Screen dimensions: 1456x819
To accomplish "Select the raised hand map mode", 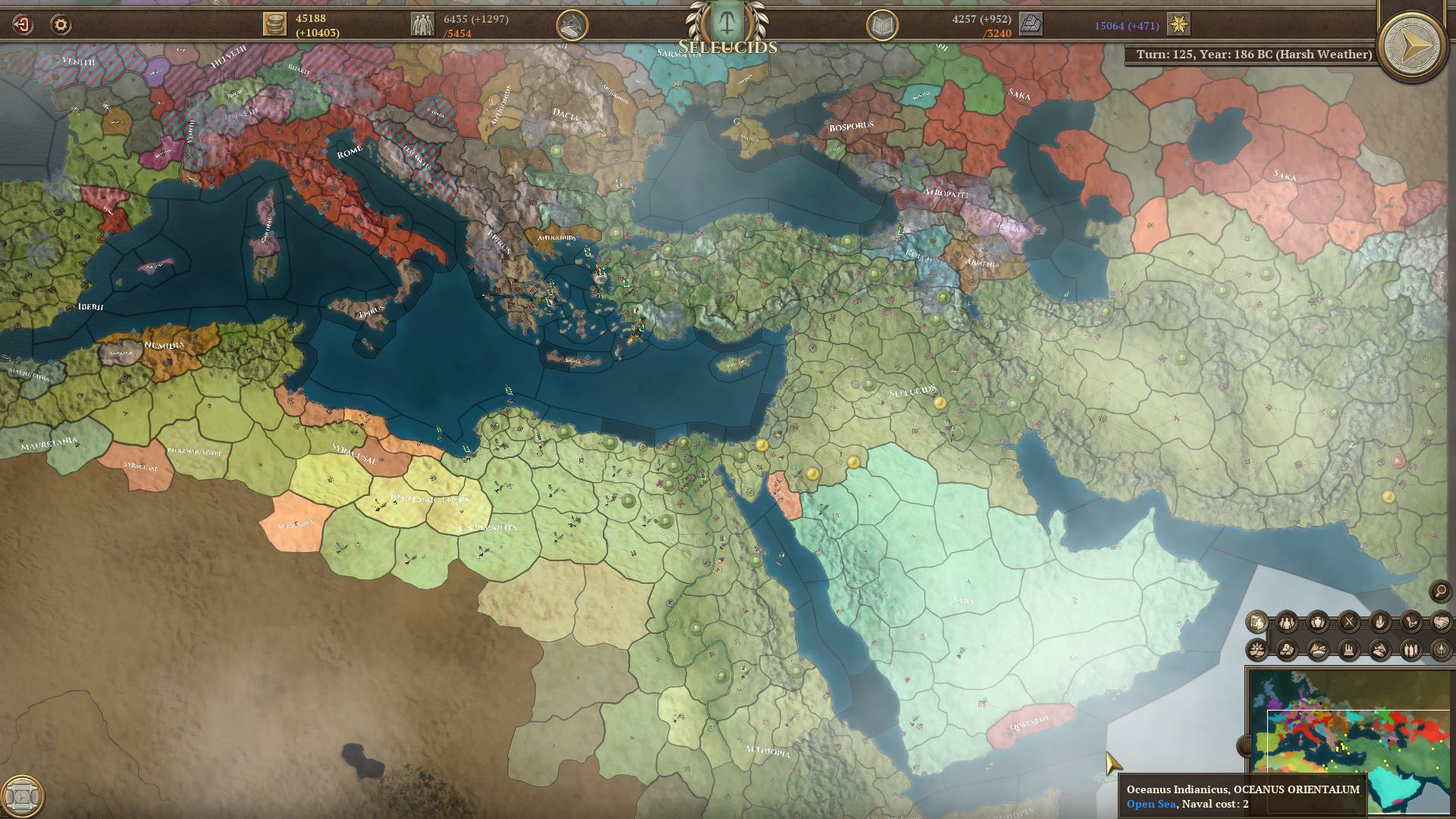I will (x=1379, y=623).
